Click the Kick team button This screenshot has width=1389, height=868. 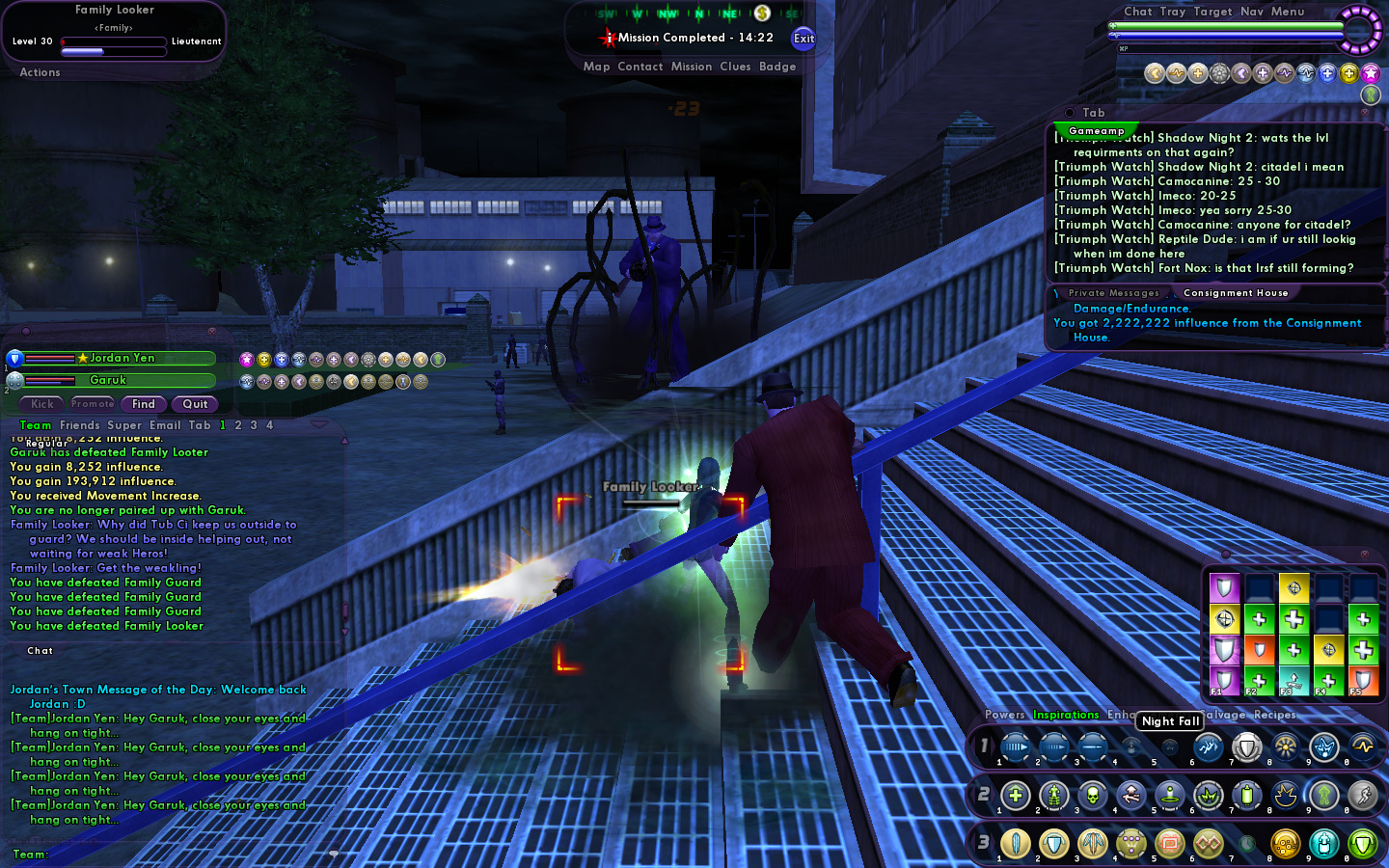coord(42,404)
